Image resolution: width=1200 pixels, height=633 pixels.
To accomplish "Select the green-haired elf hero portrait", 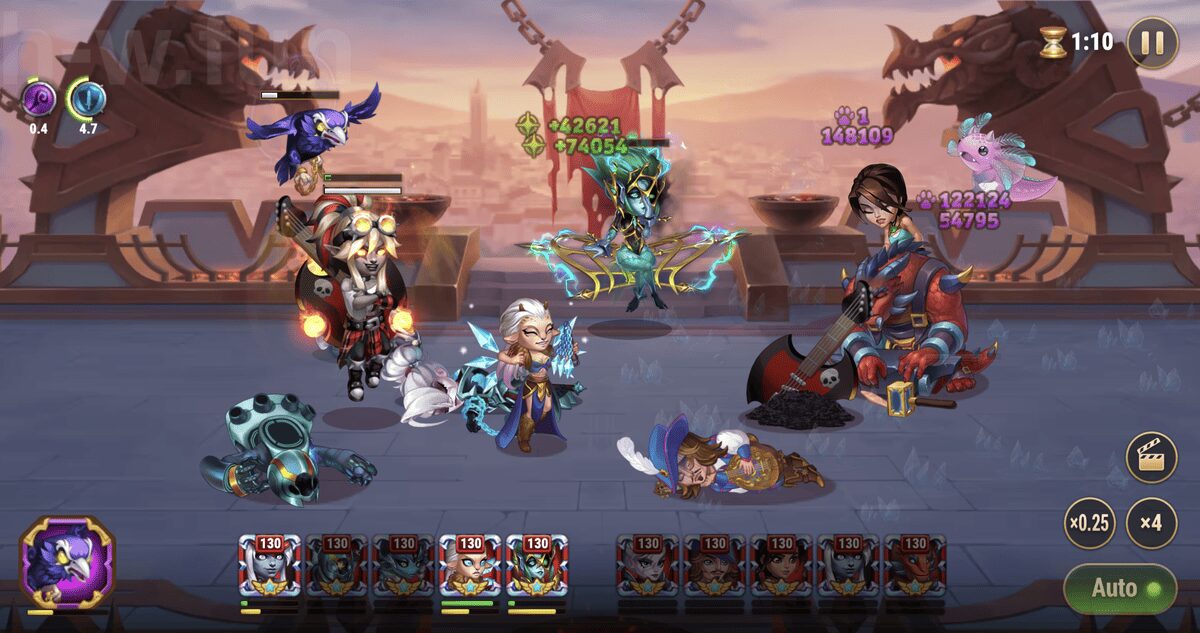I will click(x=537, y=567).
